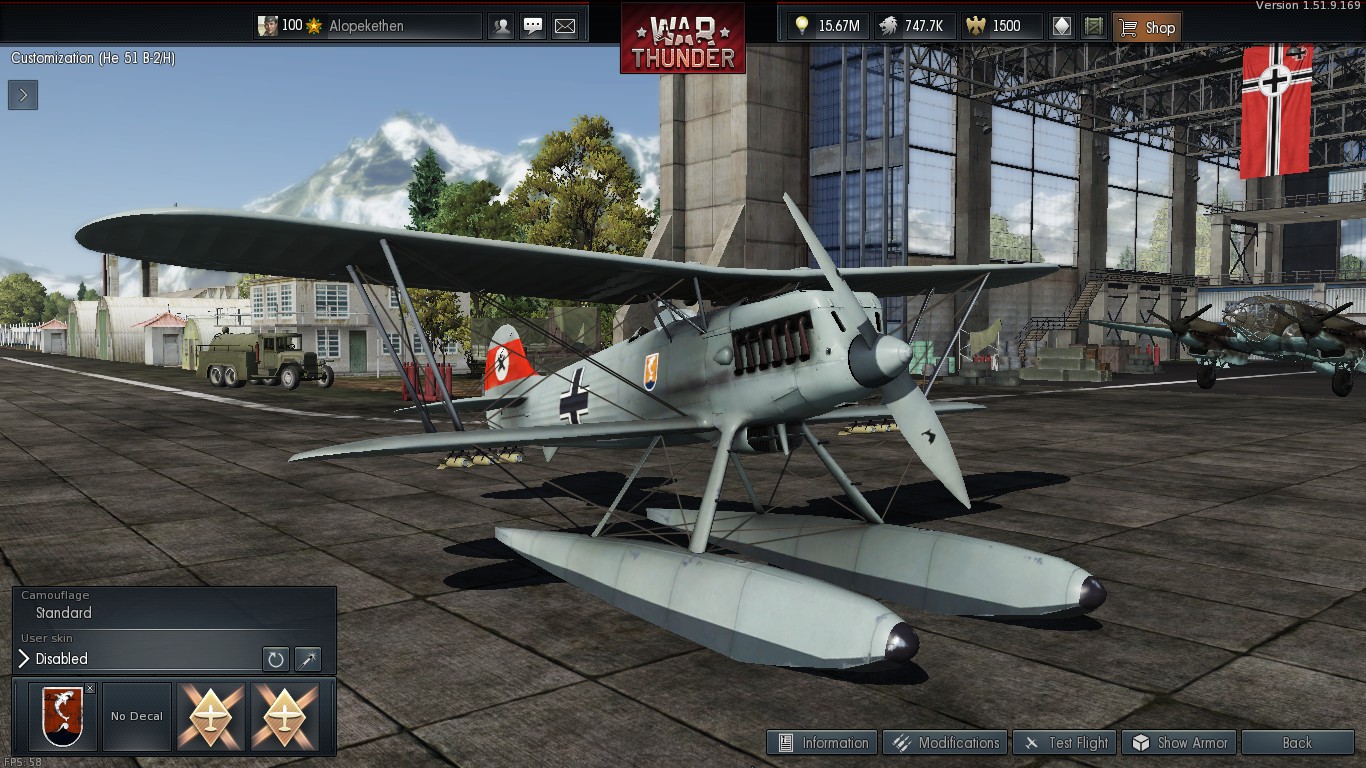Viewport: 1366px width, 768px height.
Task: Start a Test Flight
Action: point(1066,743)
